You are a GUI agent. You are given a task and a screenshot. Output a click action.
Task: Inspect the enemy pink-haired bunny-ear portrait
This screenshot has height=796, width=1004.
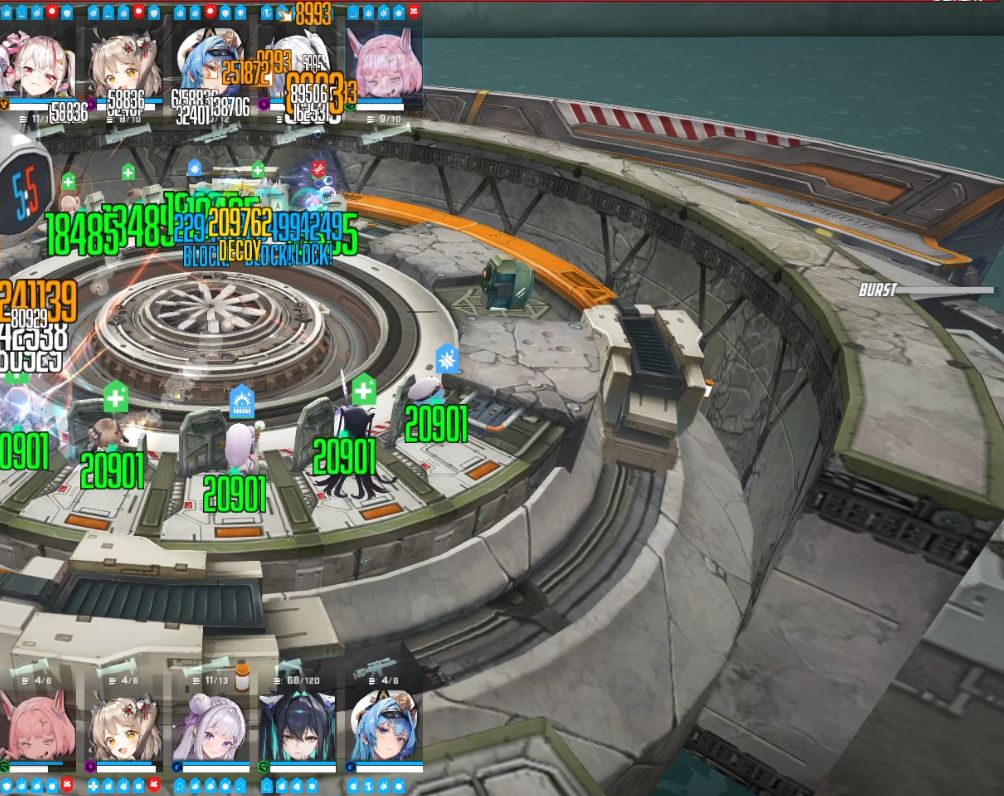(385, 62)
